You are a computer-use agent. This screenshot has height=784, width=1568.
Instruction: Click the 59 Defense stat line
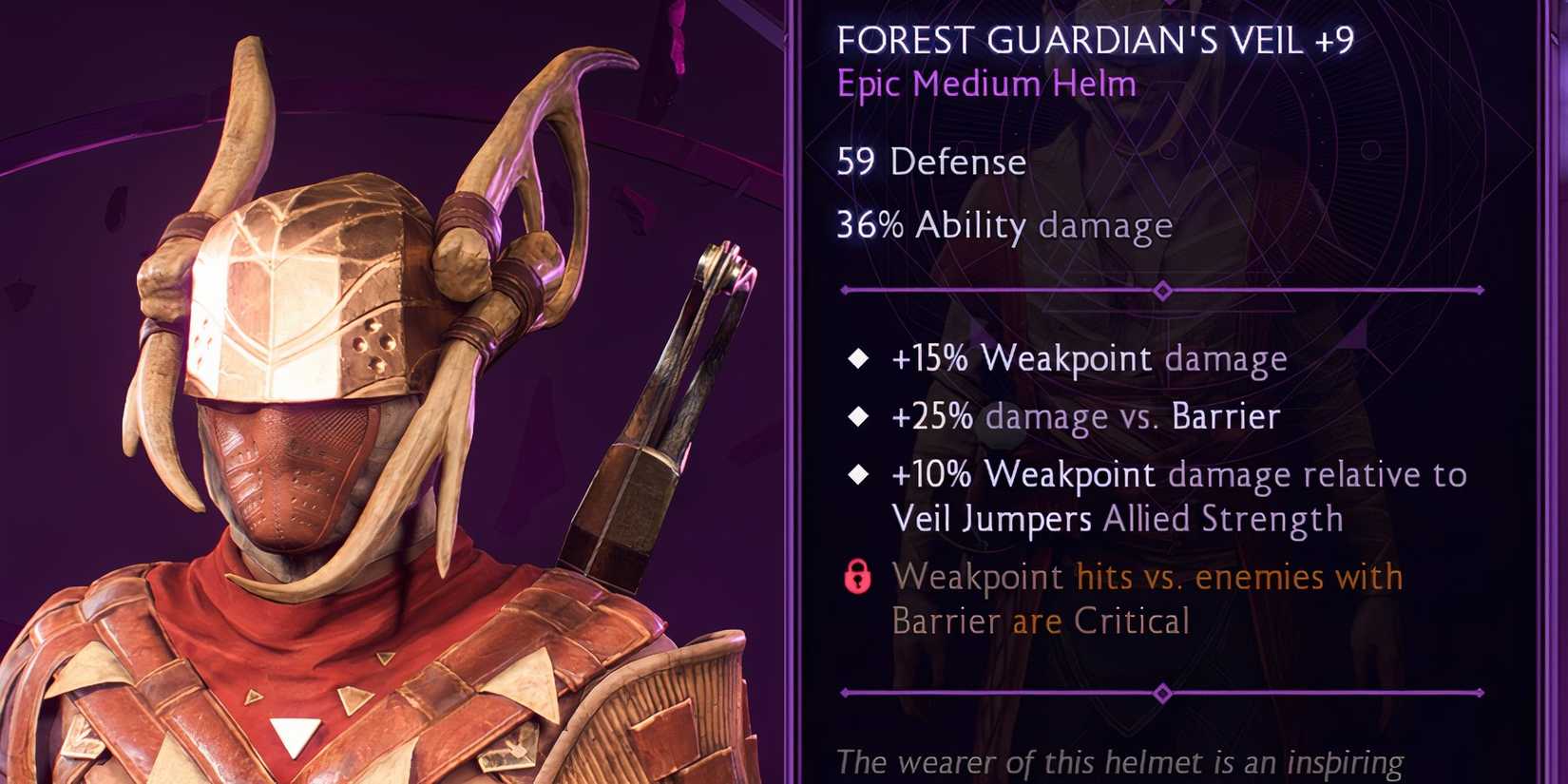point(931,162)
